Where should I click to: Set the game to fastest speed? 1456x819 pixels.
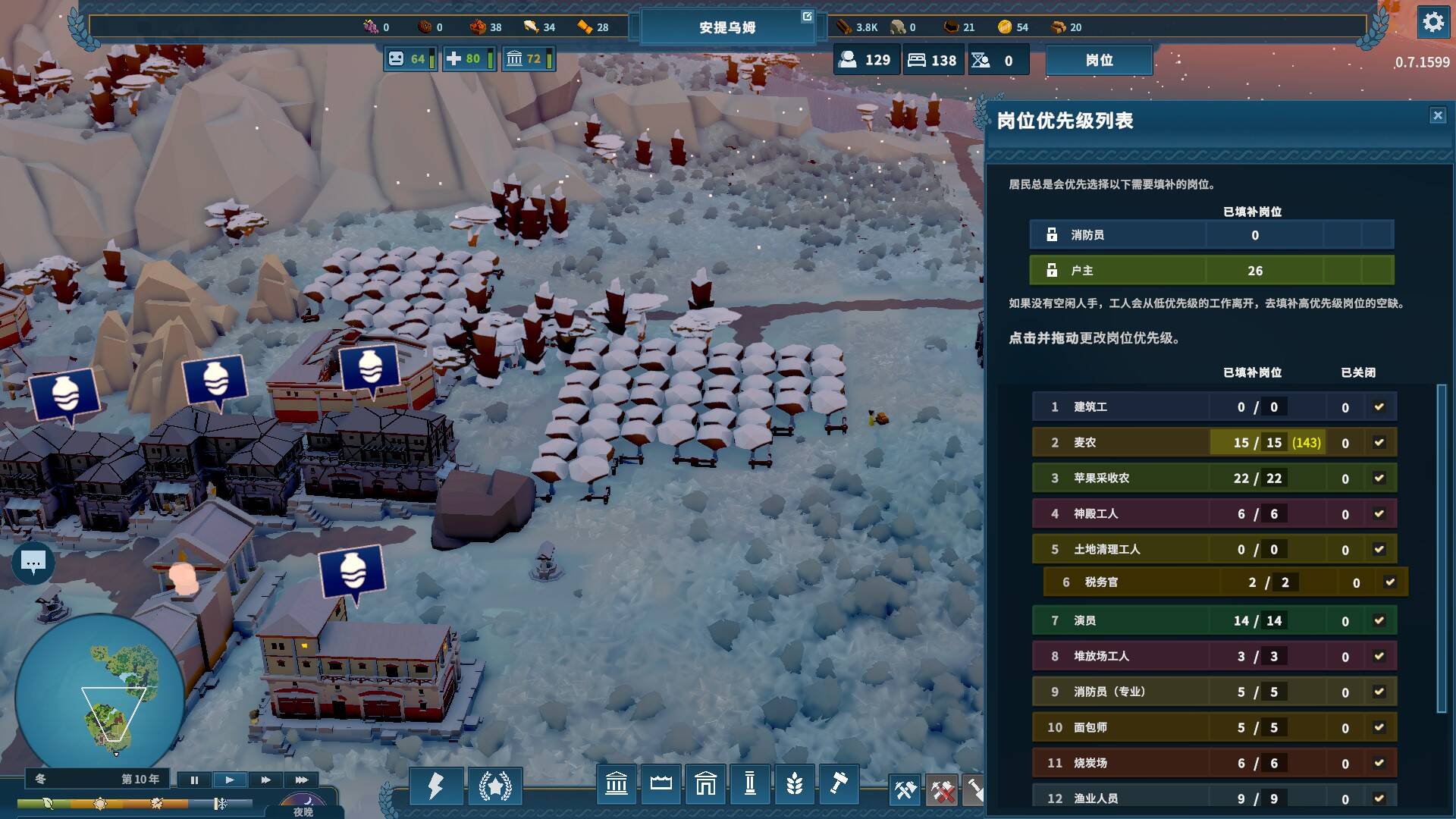[x=301, y=780]
